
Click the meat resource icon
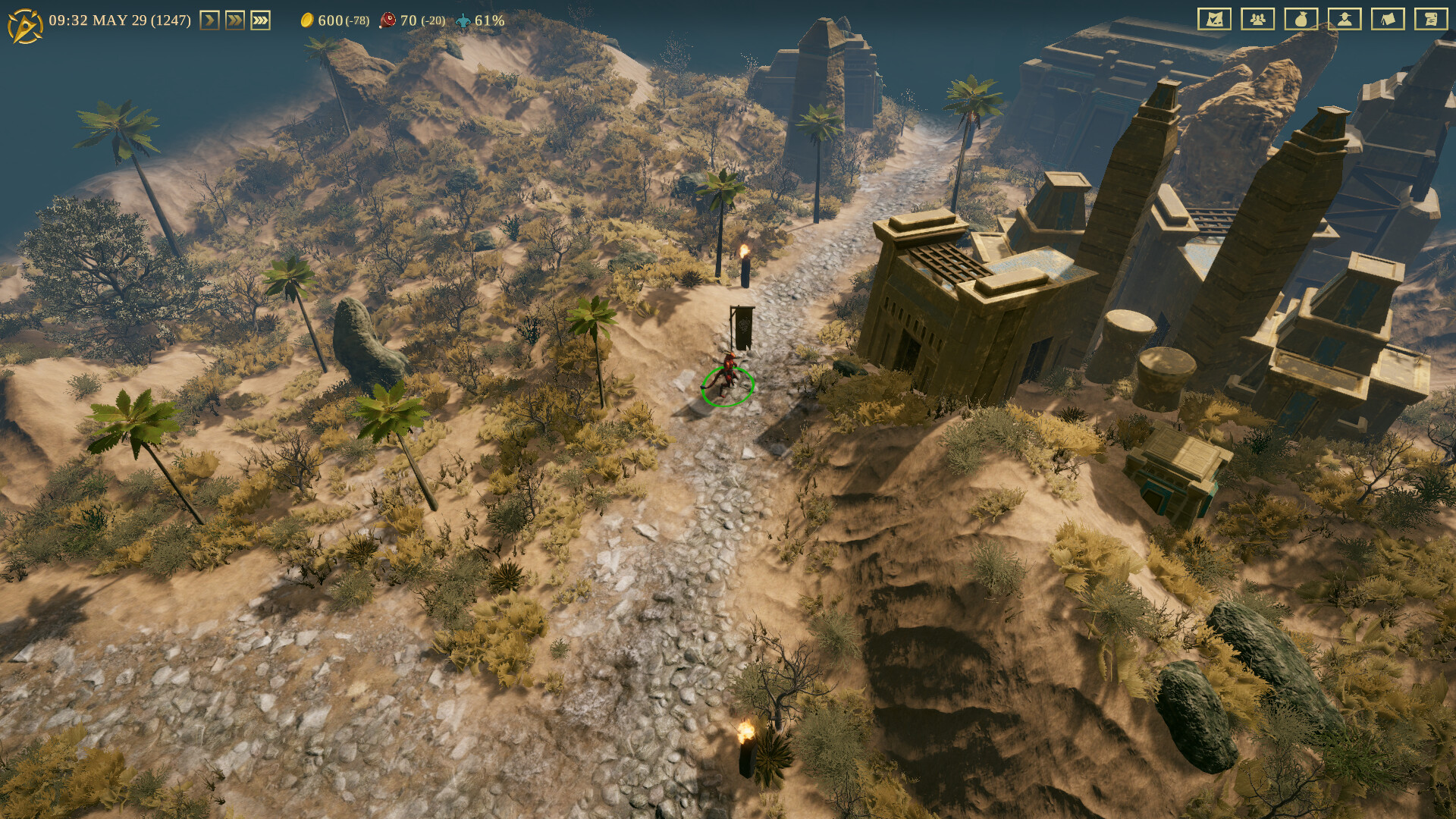click(388, 20)
